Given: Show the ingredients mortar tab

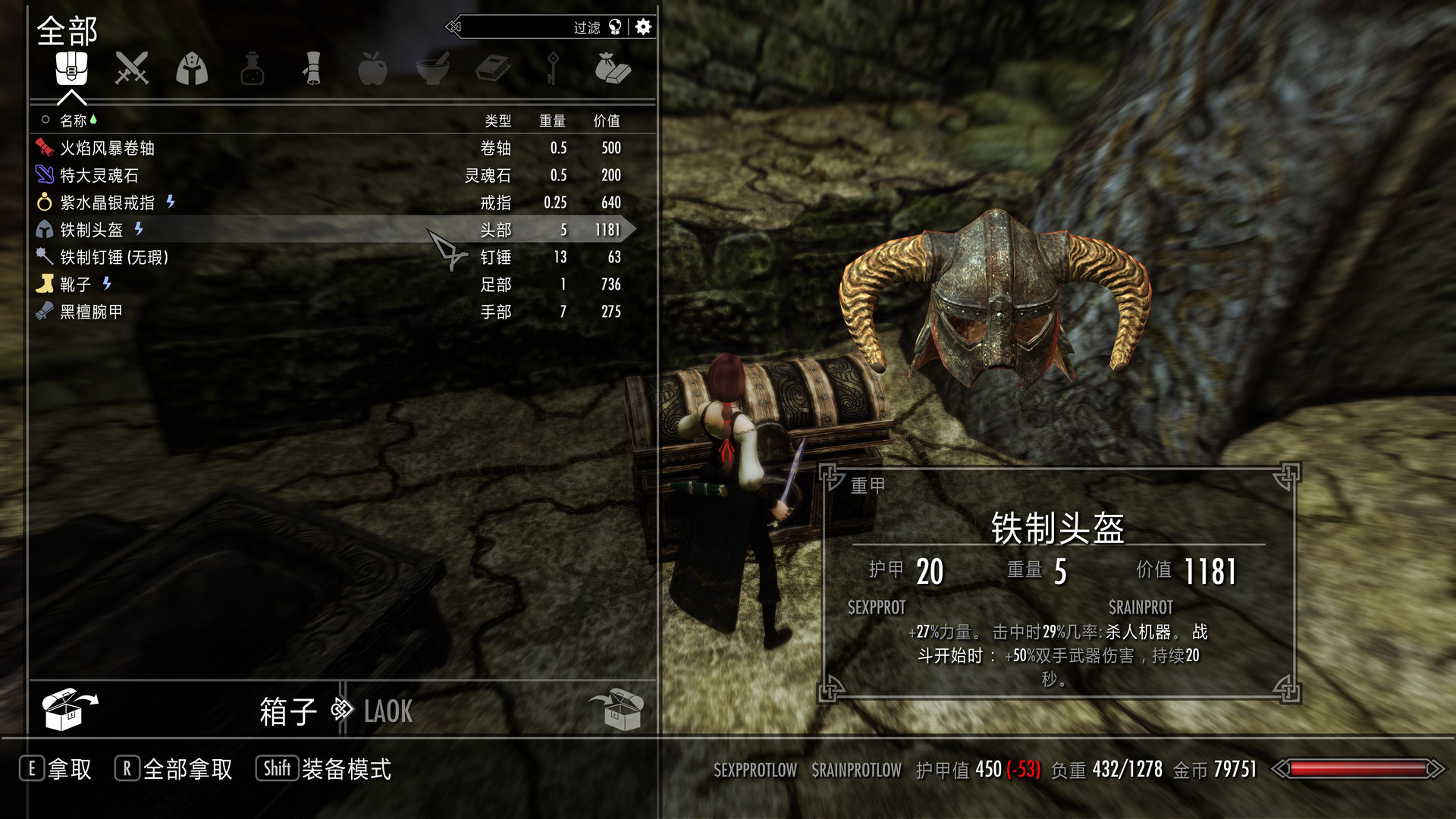Looking at the screenshot, I should tap(432, 69).
